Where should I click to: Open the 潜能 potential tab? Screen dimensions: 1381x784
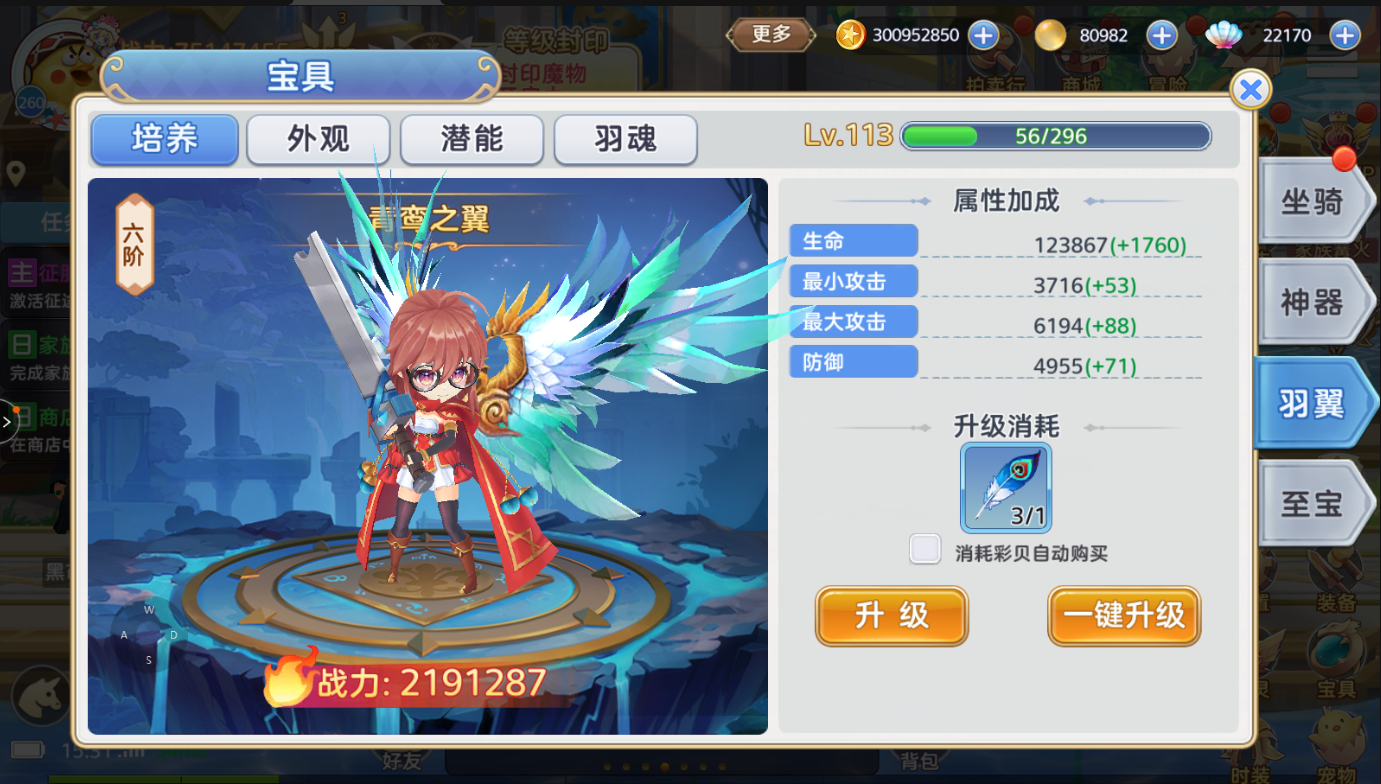click(x=471, y=140)
